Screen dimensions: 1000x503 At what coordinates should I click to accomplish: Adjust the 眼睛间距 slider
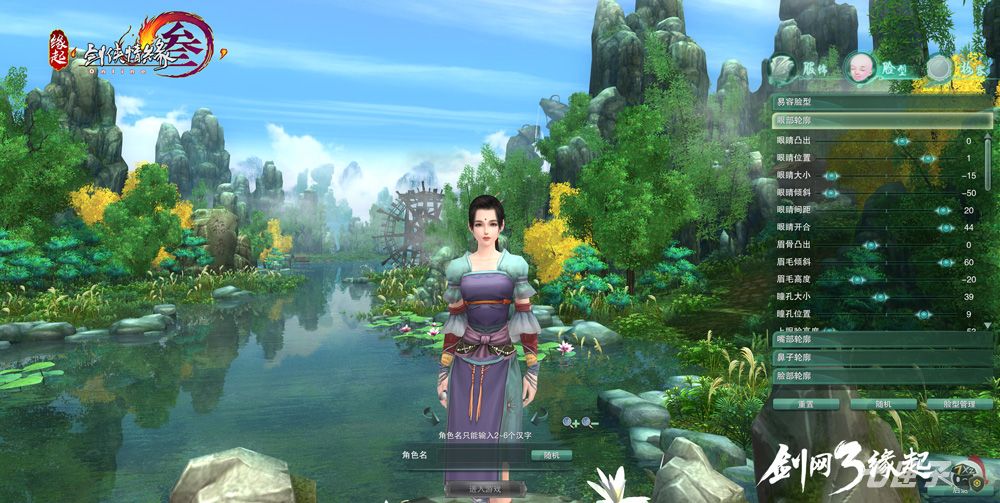(x=942, y=210)
